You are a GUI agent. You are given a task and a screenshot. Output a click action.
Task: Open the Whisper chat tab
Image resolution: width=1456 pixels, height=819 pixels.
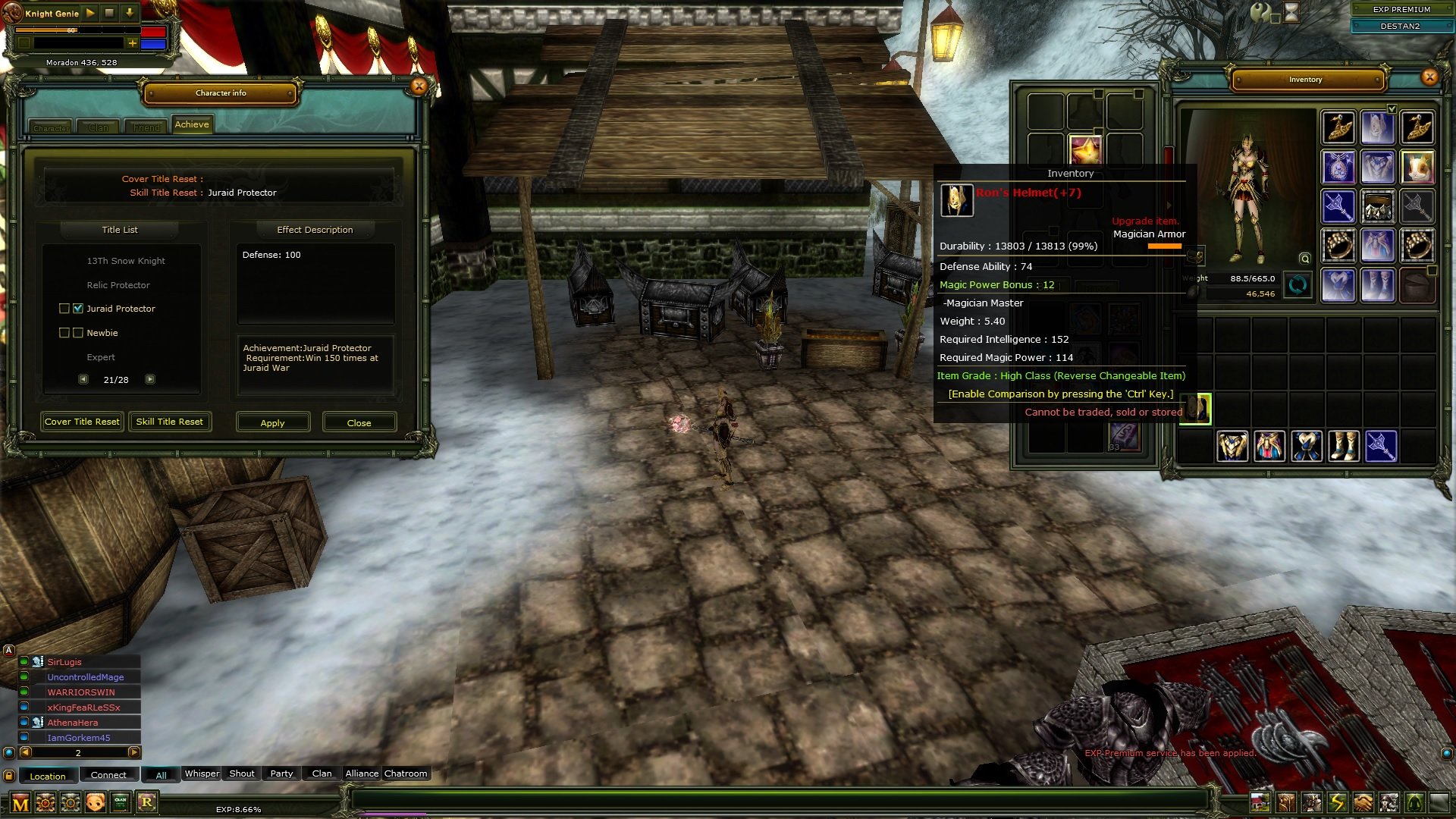point(202,773)
